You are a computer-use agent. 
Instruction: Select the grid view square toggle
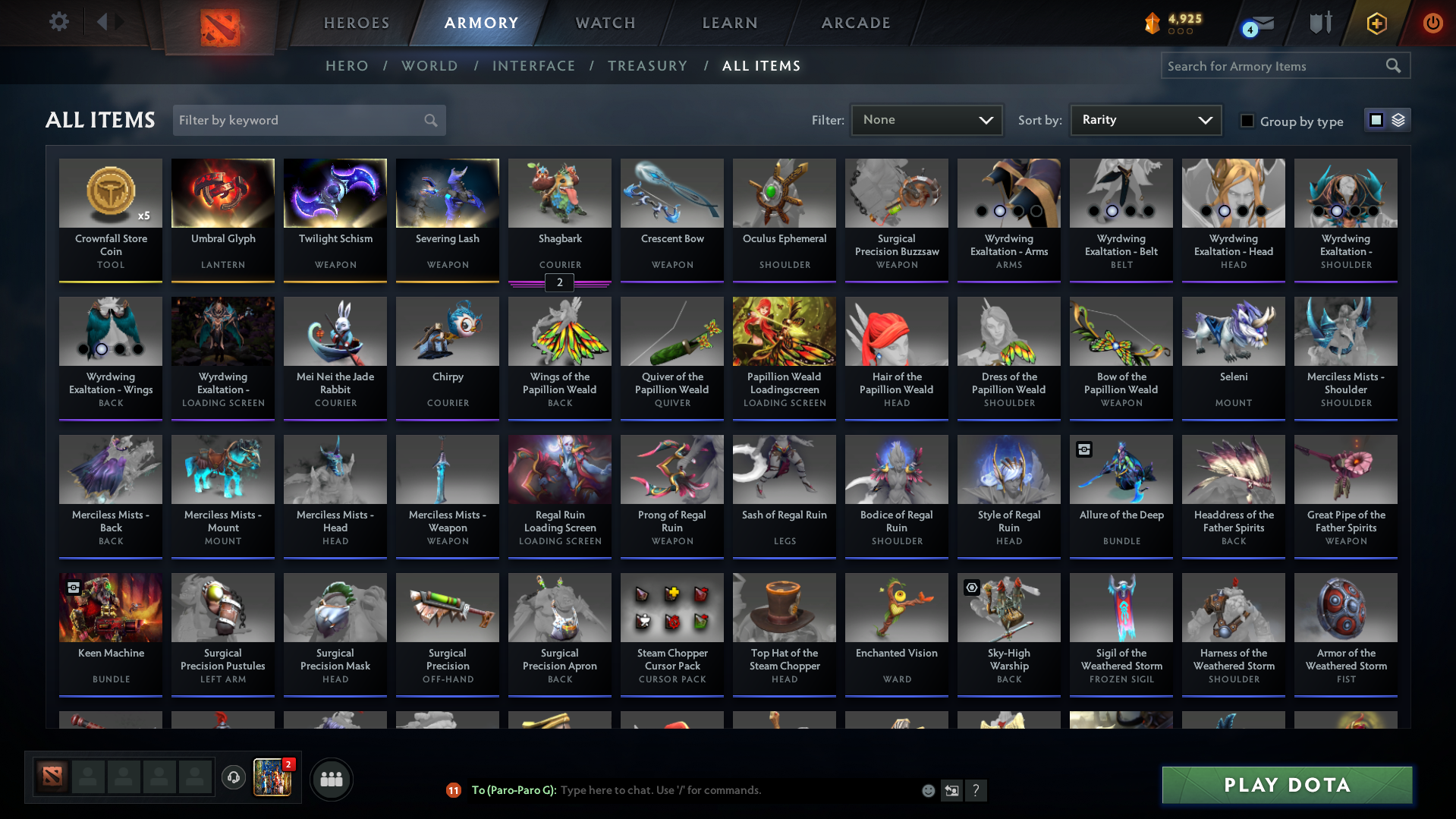pos(1376,119)
